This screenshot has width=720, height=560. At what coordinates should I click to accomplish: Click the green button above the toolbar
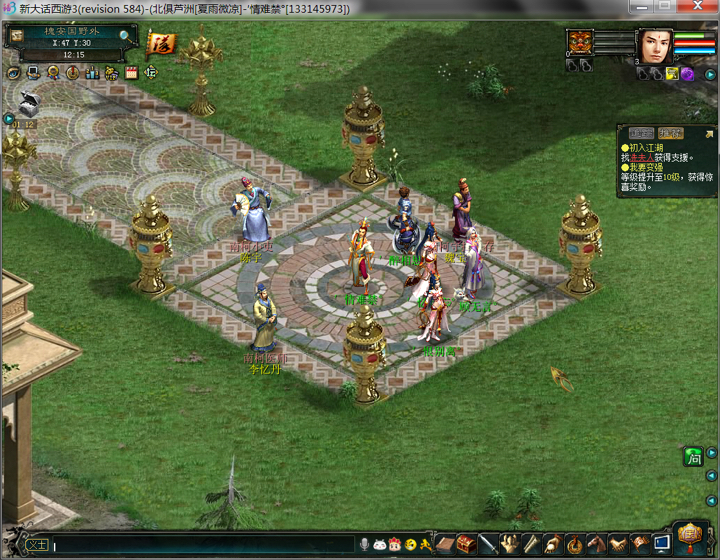pyautogui.click(x=693, y=458)
